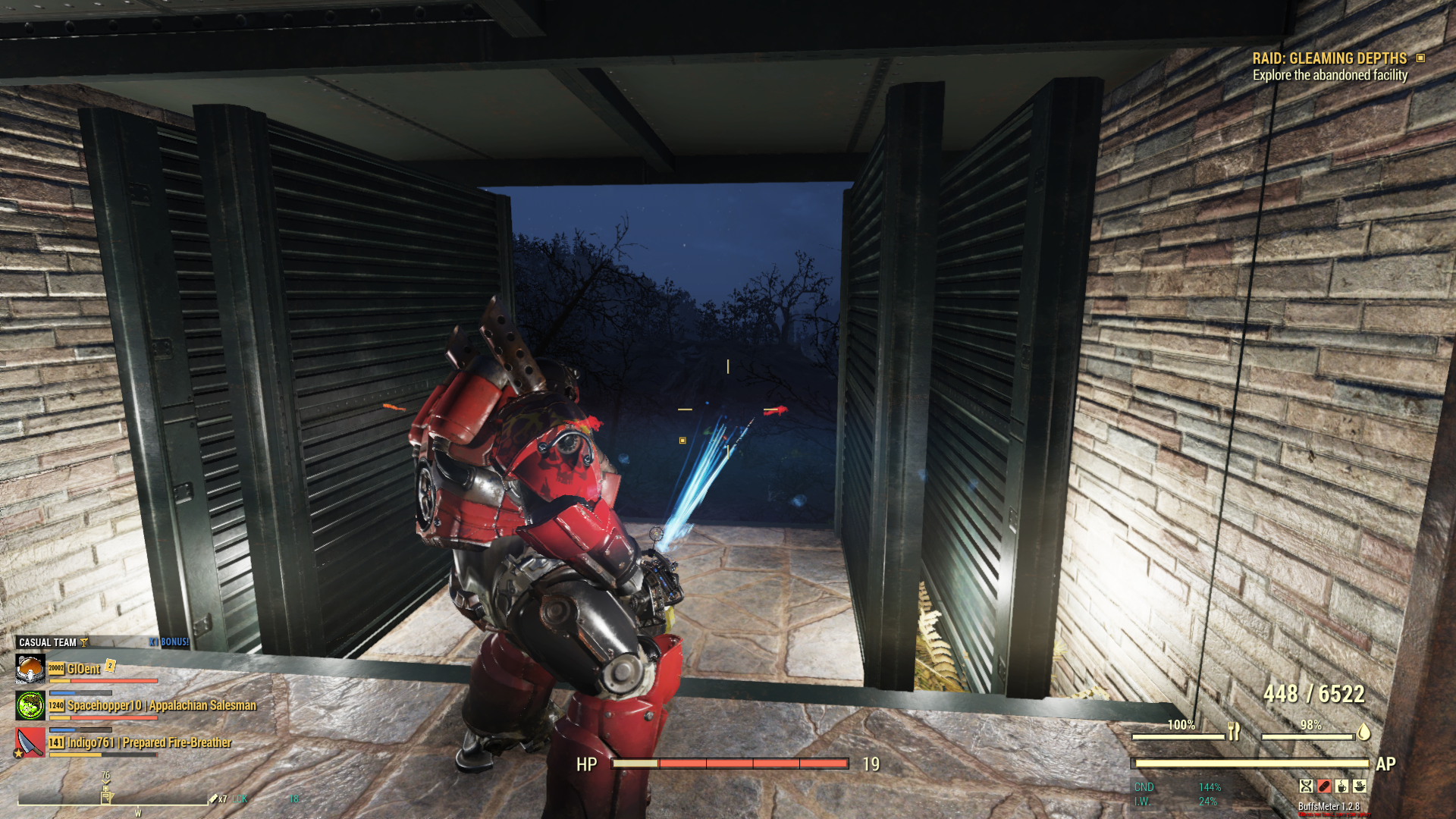Select the coffee cup buff icon
The height and width of the screenshot is (819, 1456).
[1341, 786]
